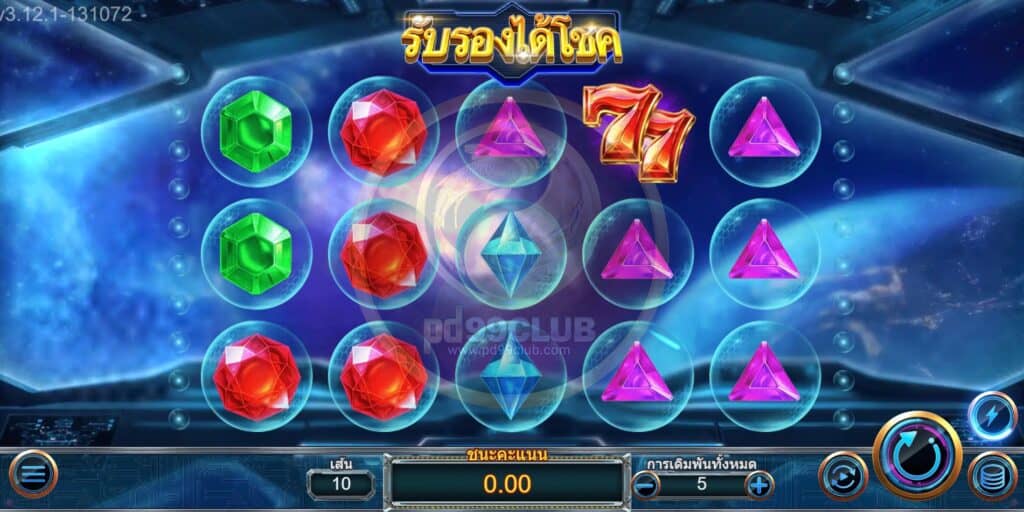The image size is (1024, 512).
Task: Increase total bet with the plus button
Action: tap(759, 486)
